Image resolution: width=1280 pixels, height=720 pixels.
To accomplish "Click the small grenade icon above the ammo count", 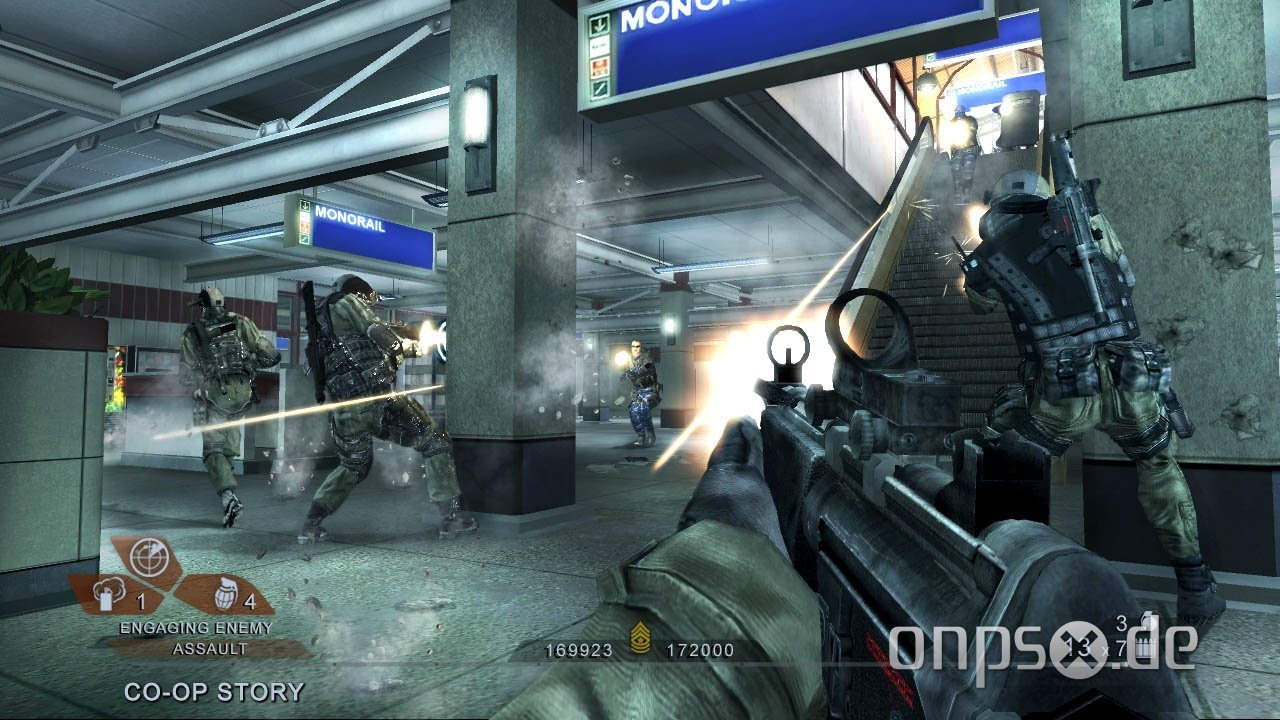I will click(1147, 618).
